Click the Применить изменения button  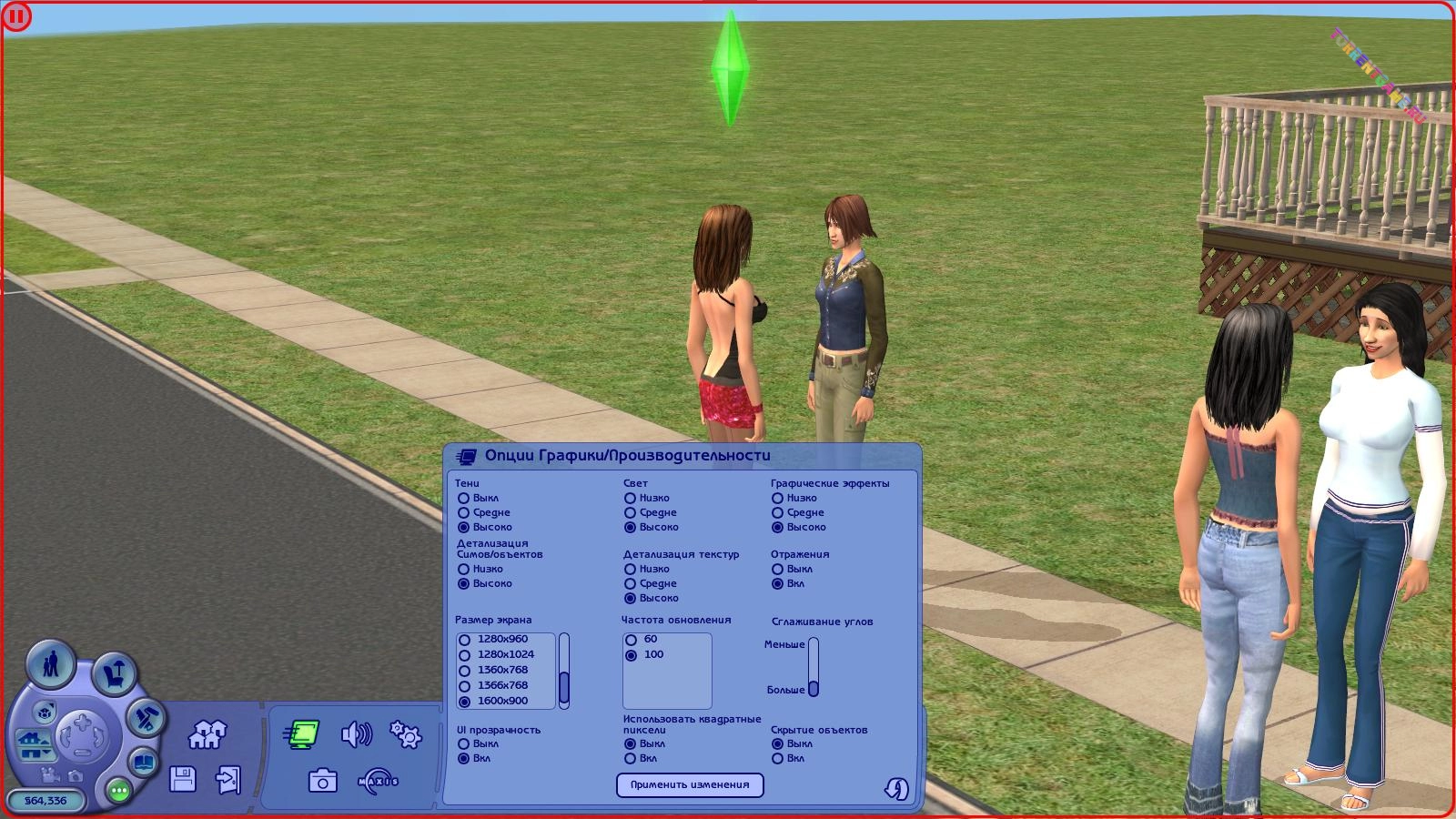[x=690, y=784]
